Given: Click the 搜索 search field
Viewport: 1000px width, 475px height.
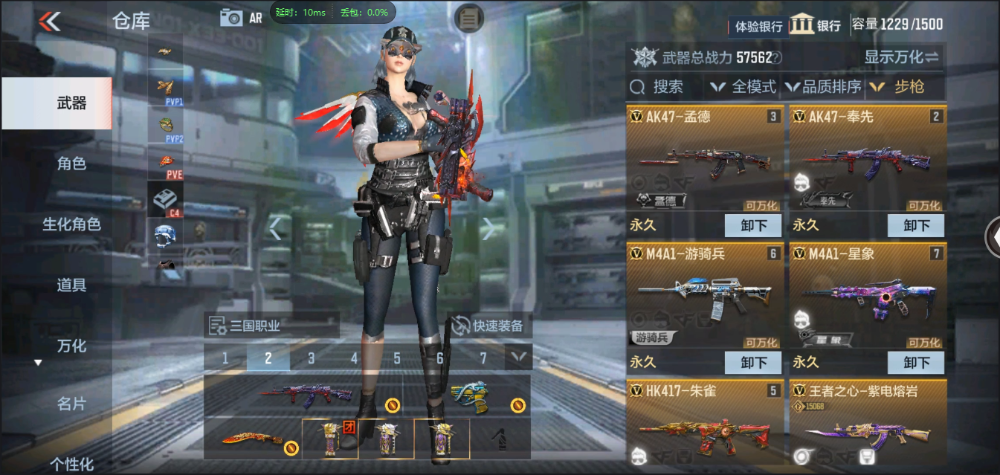Looking at the screenshot, I should (x=667, y=87).
